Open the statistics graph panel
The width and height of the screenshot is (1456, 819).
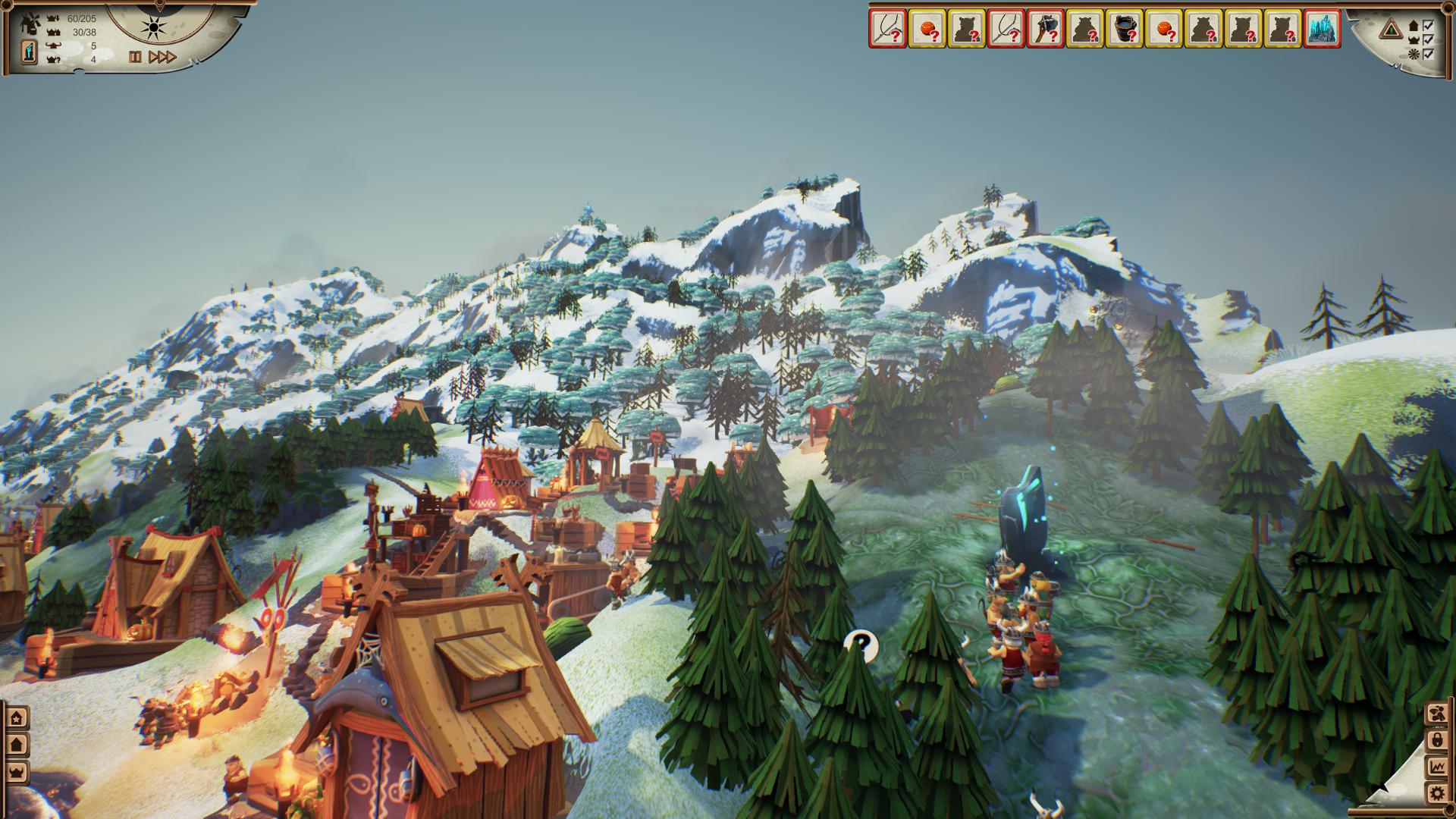(1436, 767)
